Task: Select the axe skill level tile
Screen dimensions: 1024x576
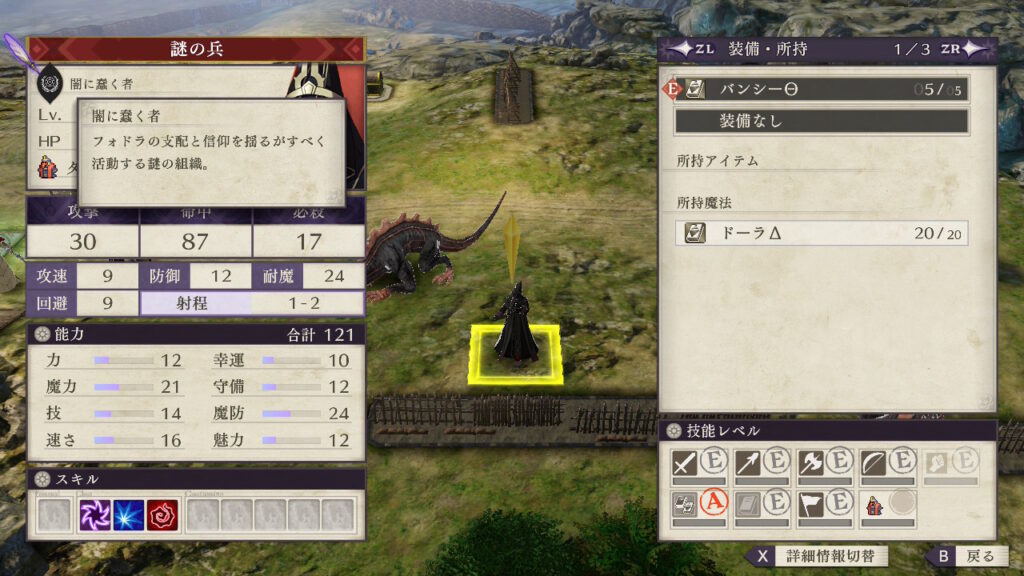Action: click(x=824, y=464)
